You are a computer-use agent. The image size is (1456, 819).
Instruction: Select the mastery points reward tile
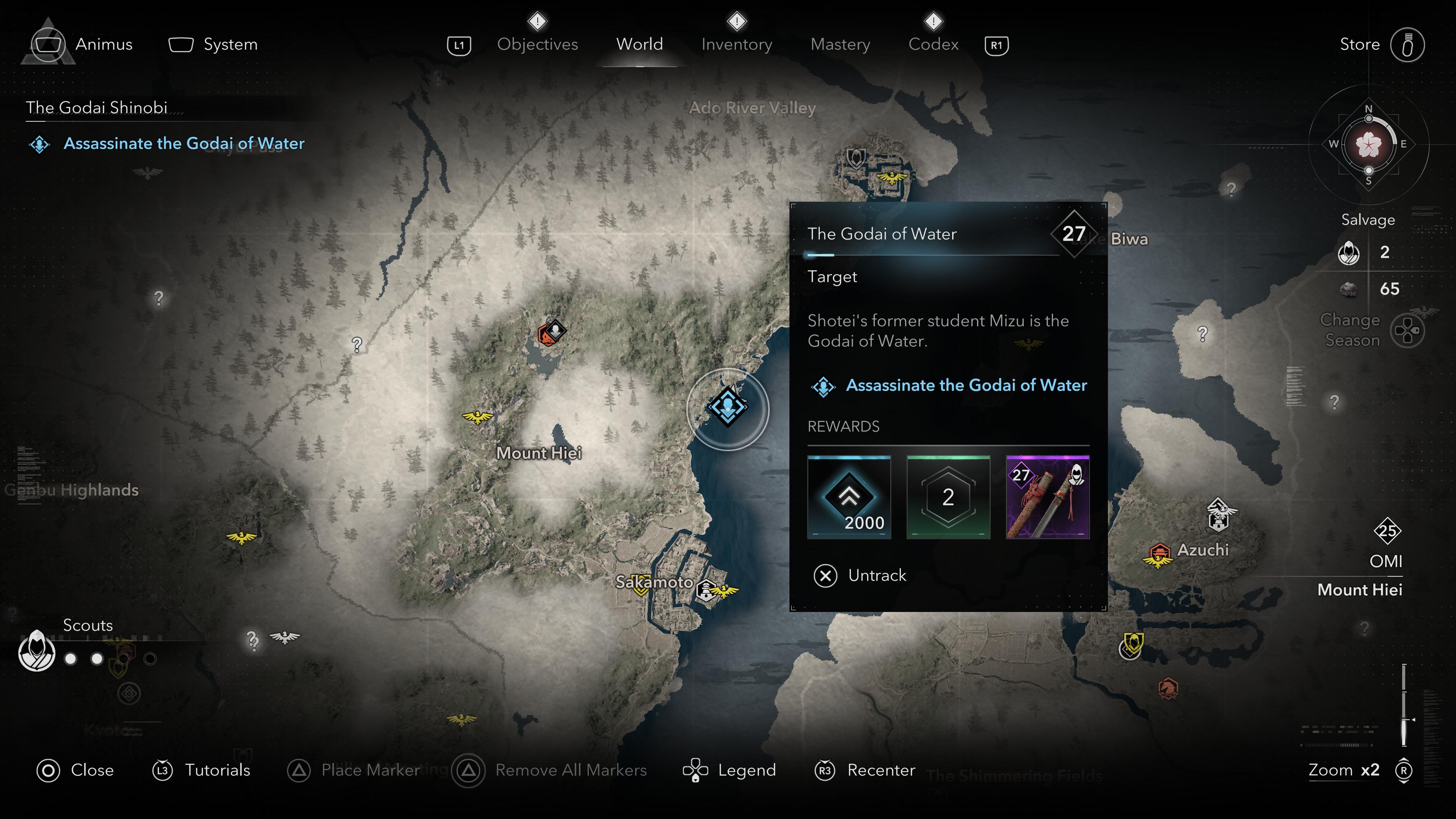(x=948, y=497)
